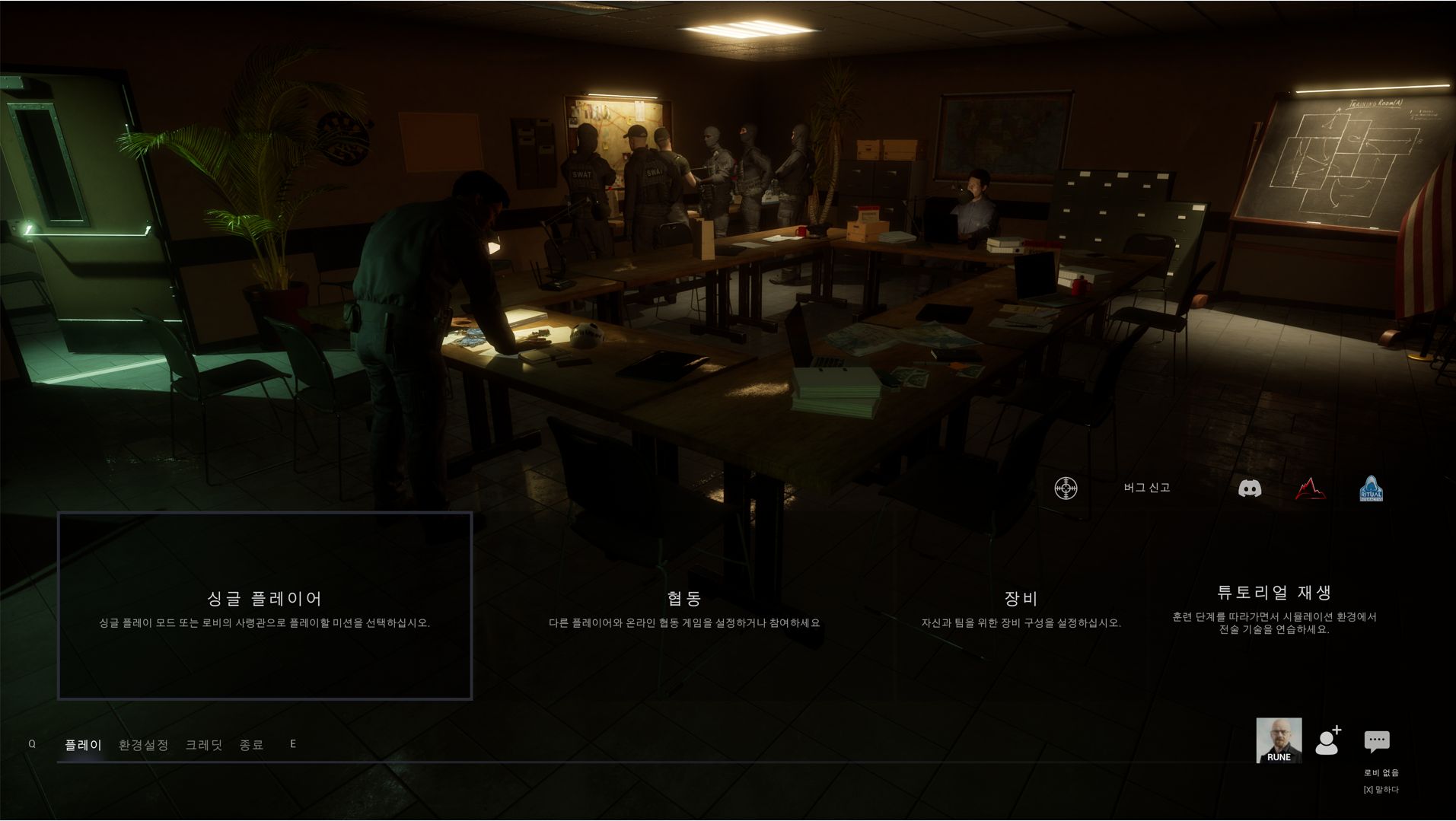Choose the 종료 quit tab
This screenshot has width=1456, height=821.
coord(251,745)
